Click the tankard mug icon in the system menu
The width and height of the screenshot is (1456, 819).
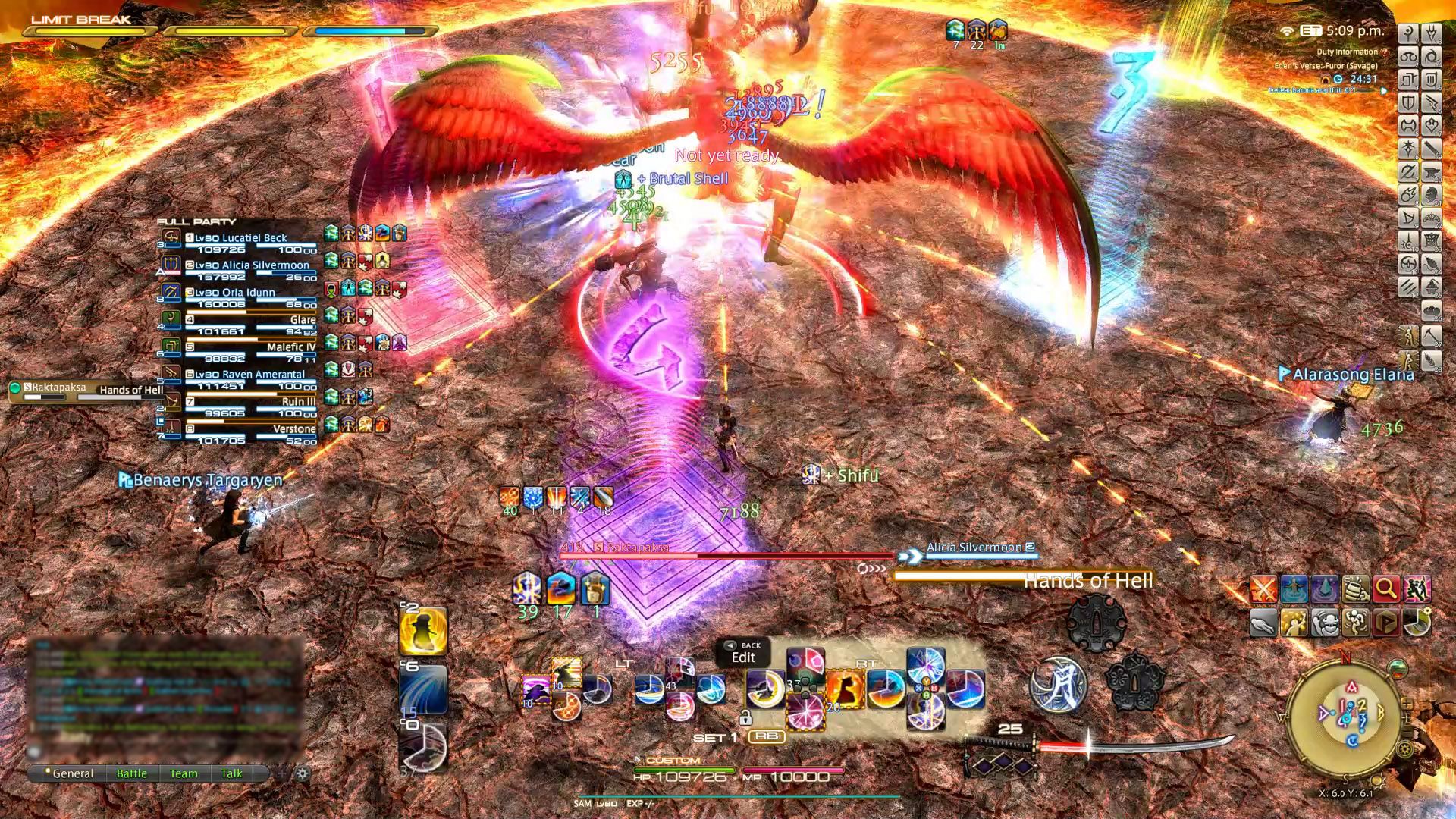1355,588
